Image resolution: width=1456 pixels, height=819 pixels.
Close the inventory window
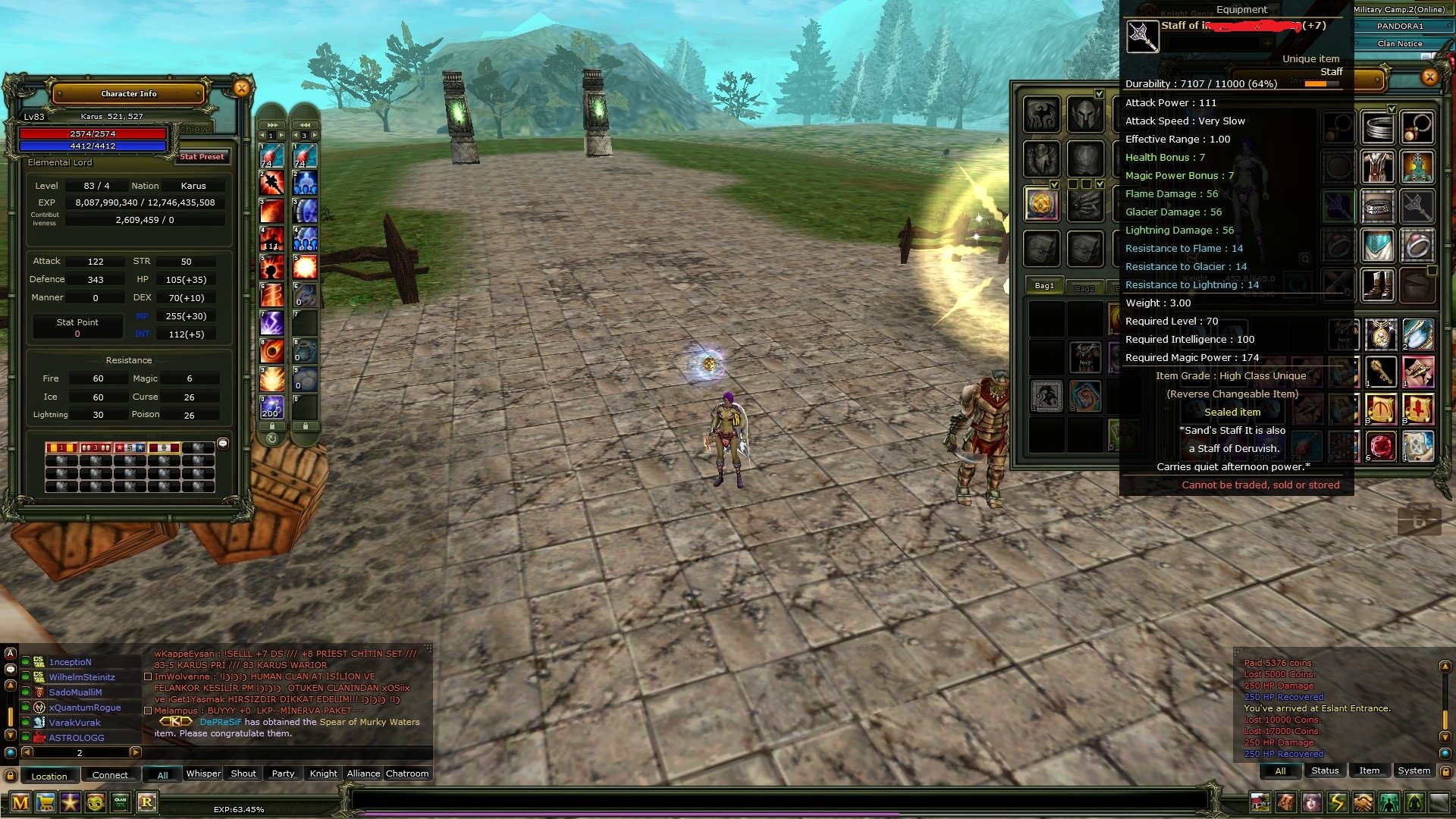(x=1429, y=77)
